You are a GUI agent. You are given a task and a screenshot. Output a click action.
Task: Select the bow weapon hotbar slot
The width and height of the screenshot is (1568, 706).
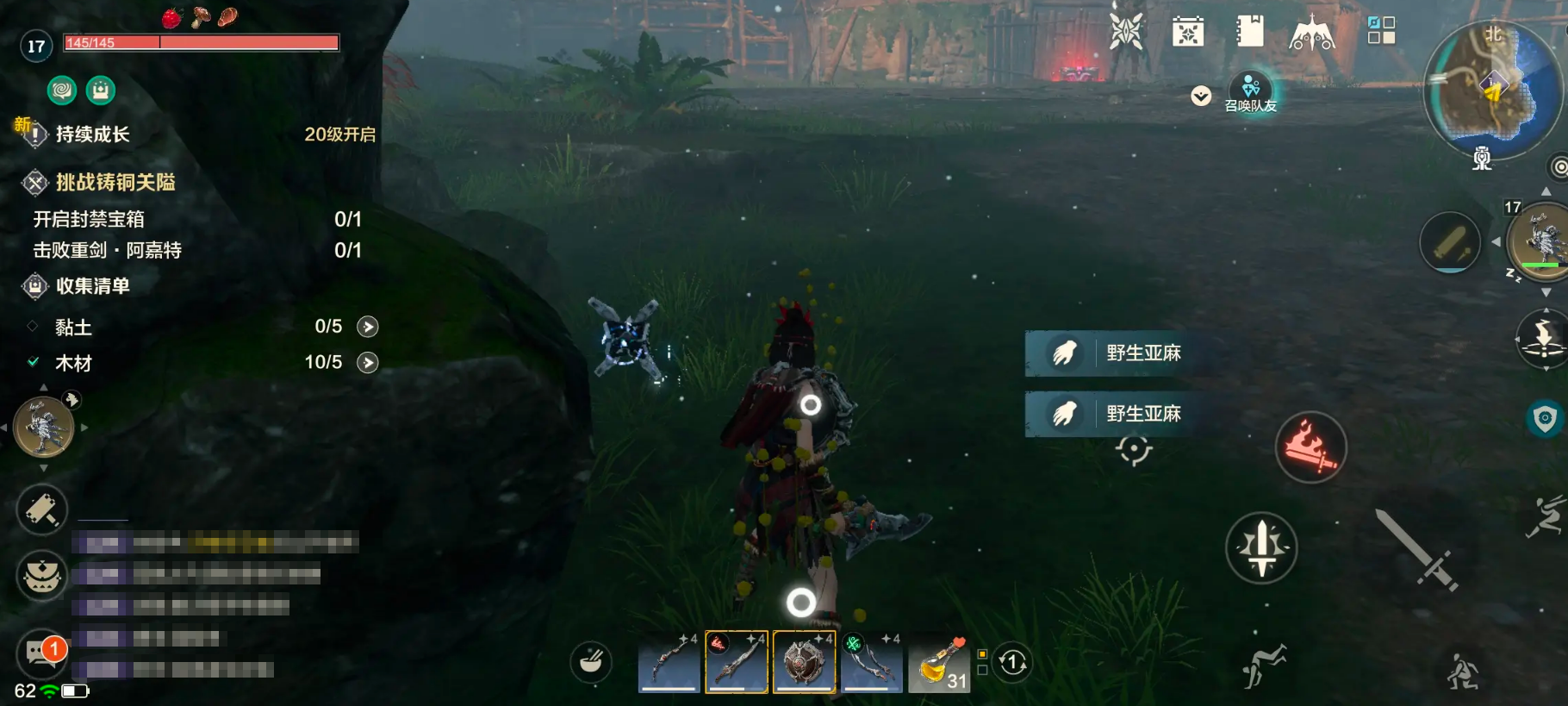669,662
